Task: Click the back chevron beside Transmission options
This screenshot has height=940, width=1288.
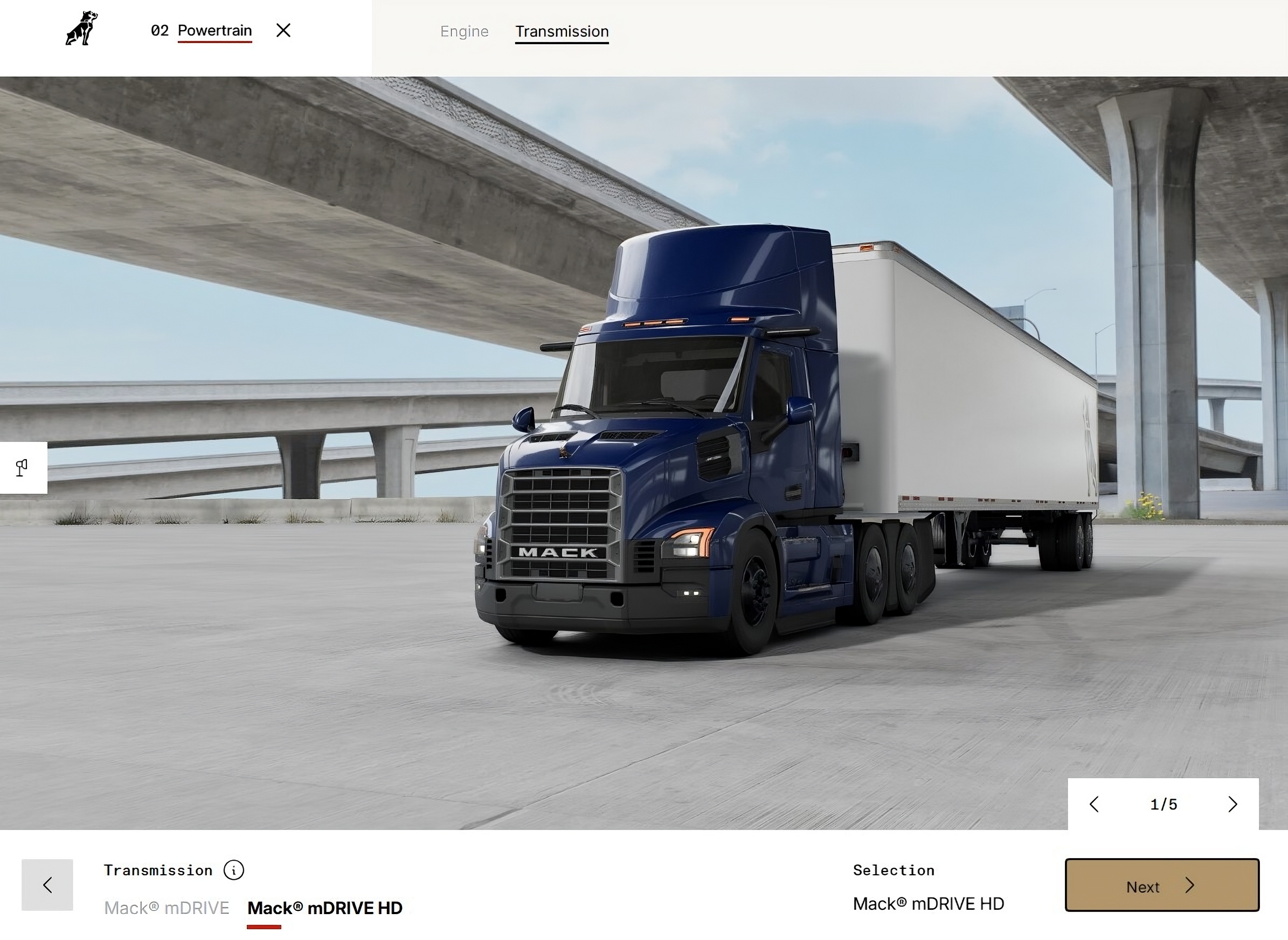Action: (x=48, y=885)
